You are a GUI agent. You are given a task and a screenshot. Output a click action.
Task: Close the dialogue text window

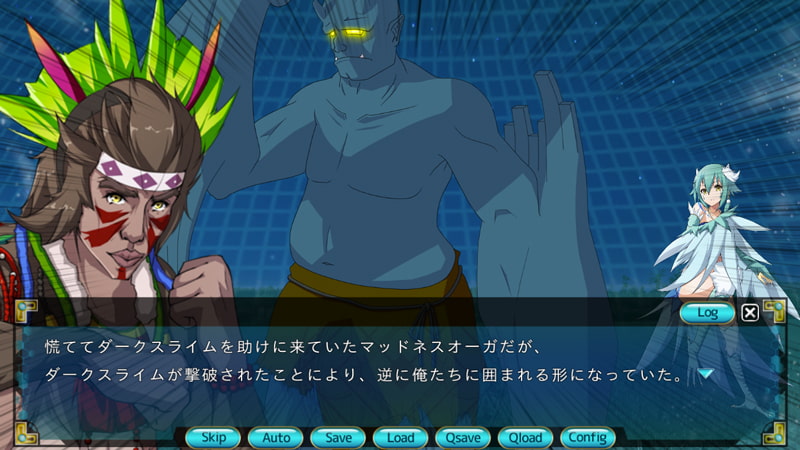point(750,313)
